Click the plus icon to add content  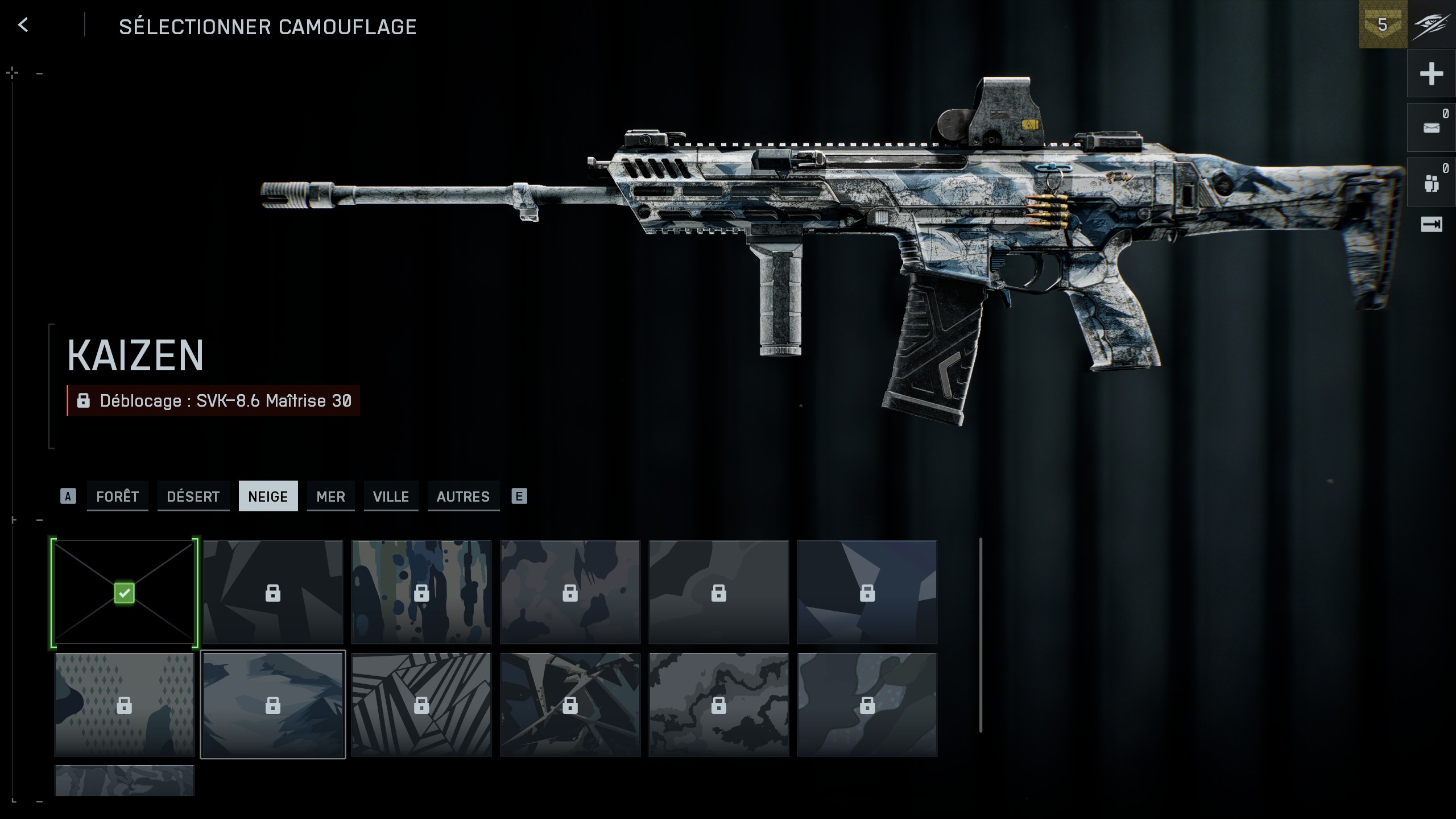point(1432,73)
